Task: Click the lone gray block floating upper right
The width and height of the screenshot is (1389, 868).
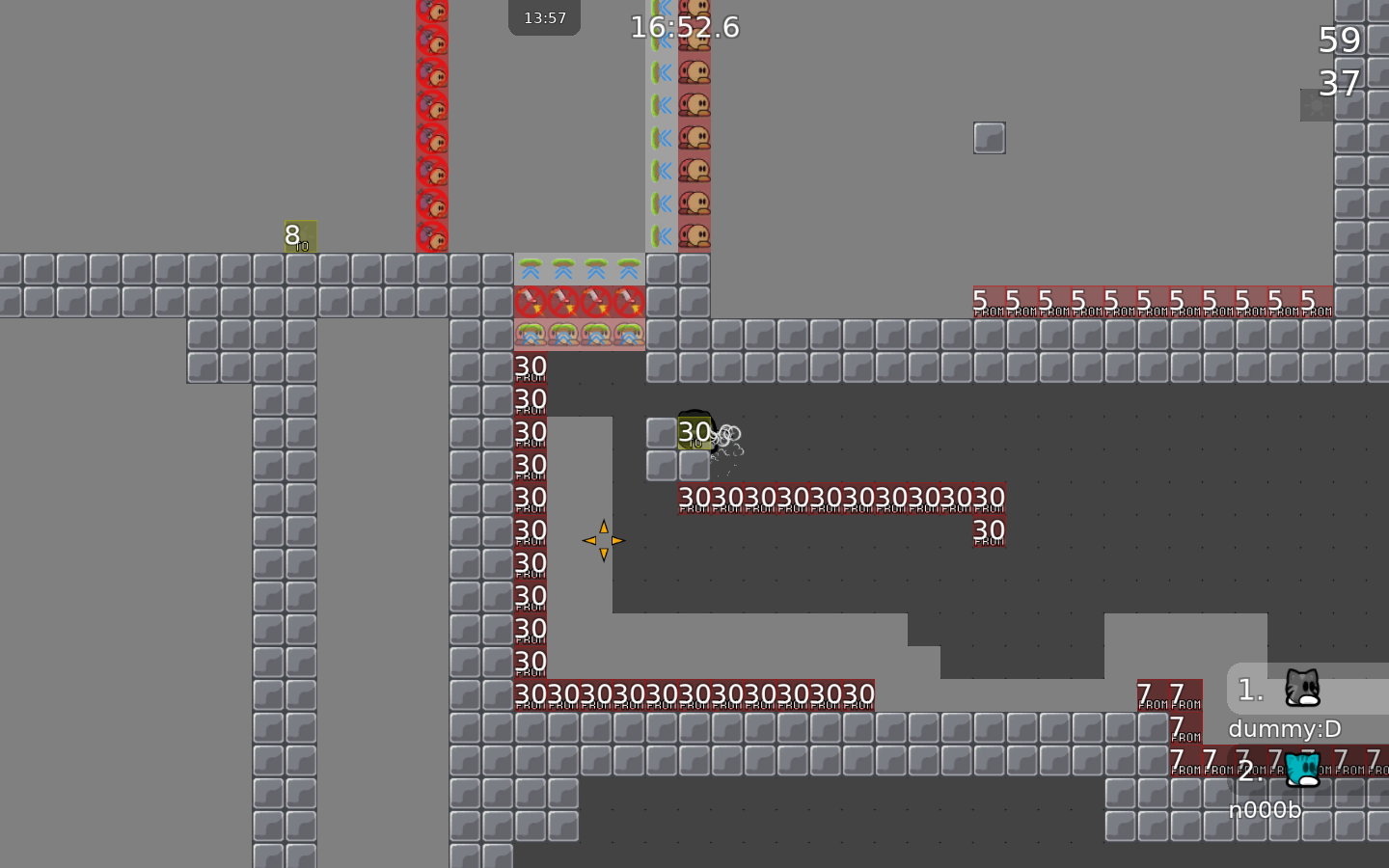Action: pos(990,137)
